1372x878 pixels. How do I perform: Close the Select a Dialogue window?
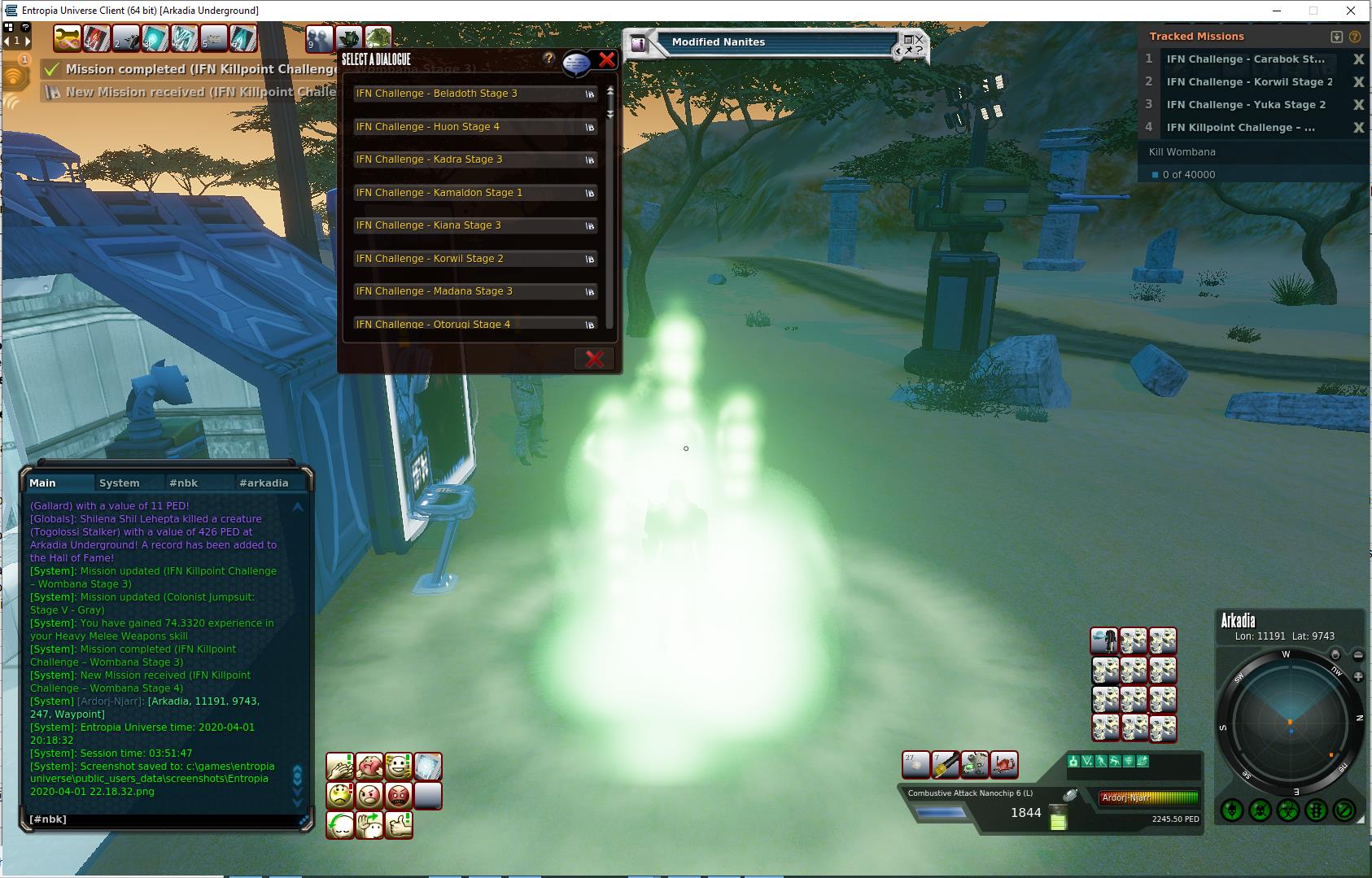(x=606, y=59)
